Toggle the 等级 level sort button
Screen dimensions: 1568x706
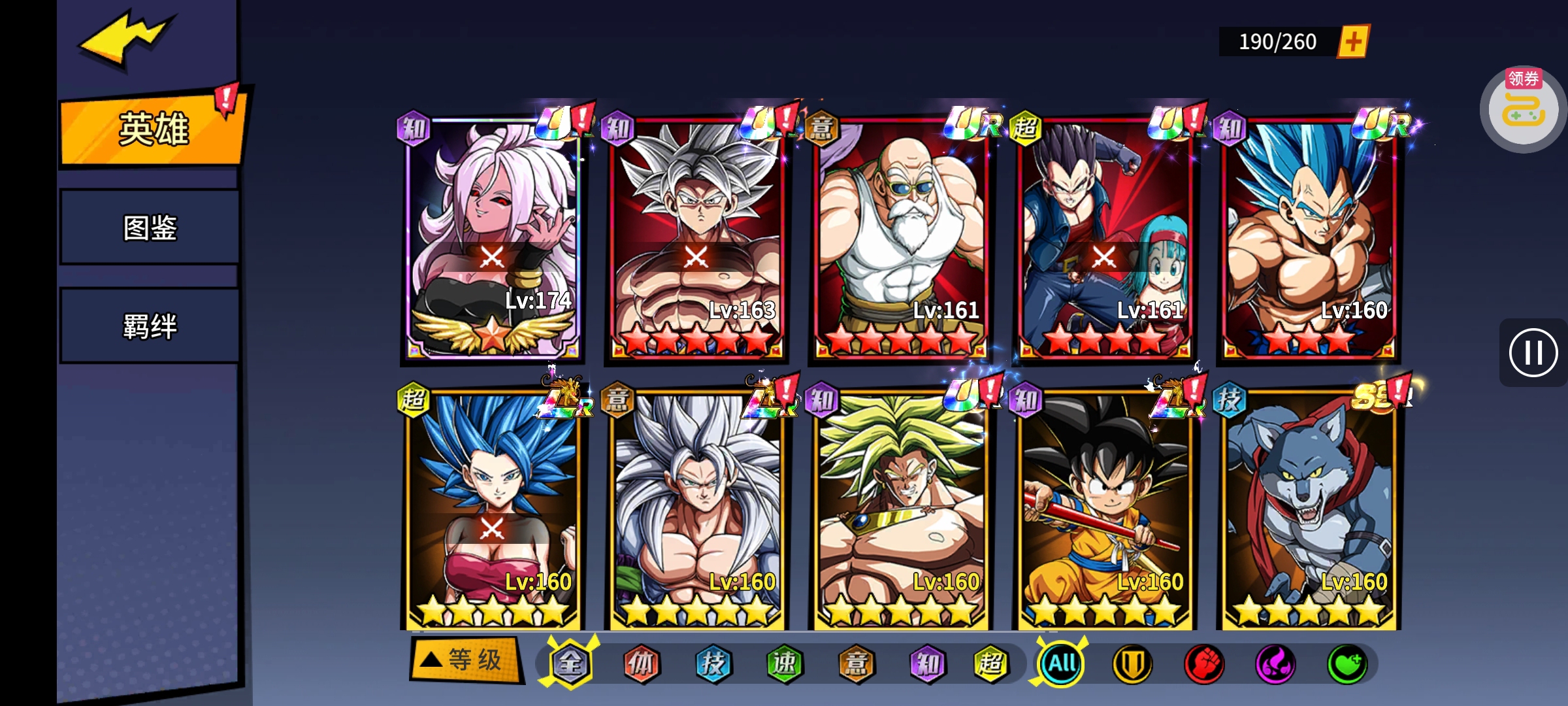click(x=466, y=660)
